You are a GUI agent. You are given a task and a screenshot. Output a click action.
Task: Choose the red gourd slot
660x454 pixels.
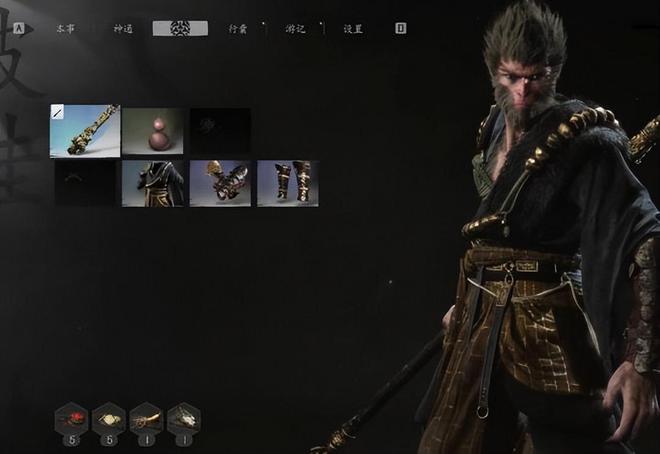coord(153,131)
